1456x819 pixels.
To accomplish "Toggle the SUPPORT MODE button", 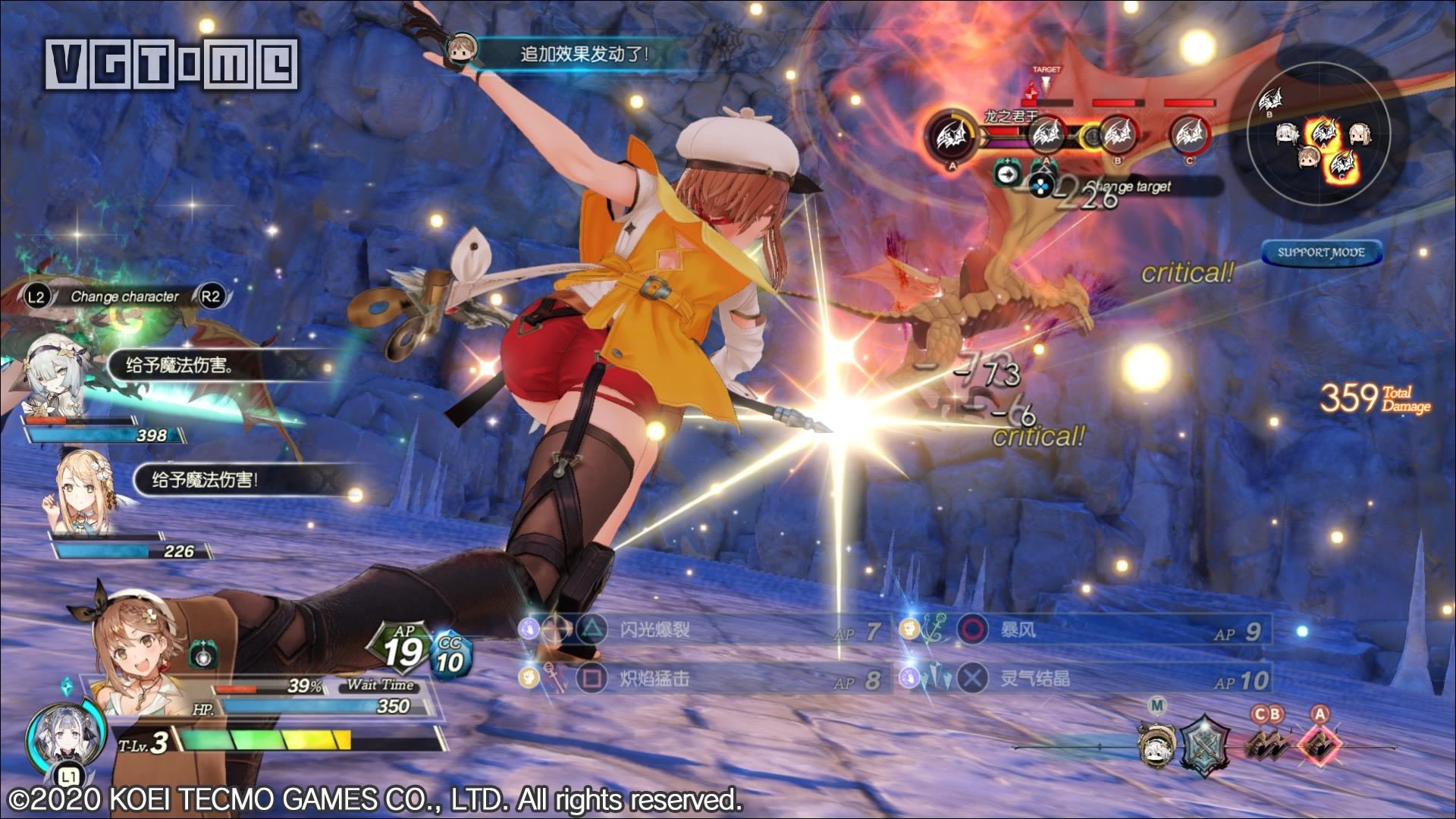I will pyautogui.click(x=1321, y=253).
